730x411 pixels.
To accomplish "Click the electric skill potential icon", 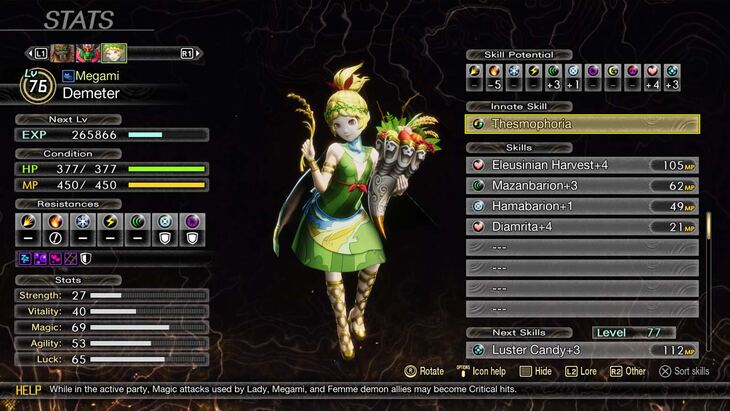I will [x=534, y=72].
